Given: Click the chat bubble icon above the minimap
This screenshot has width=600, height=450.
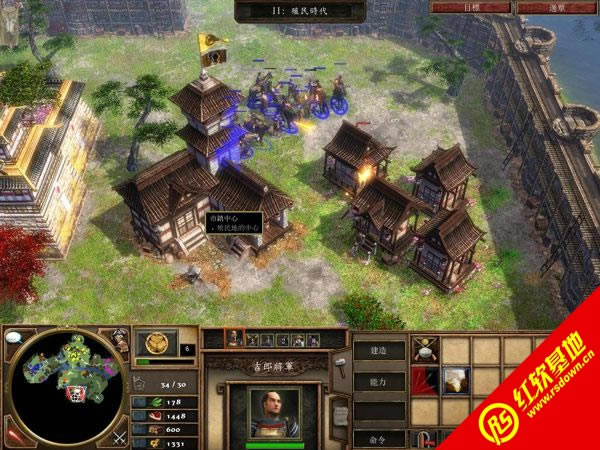Looking at the screenshot, I should (15, 338).
